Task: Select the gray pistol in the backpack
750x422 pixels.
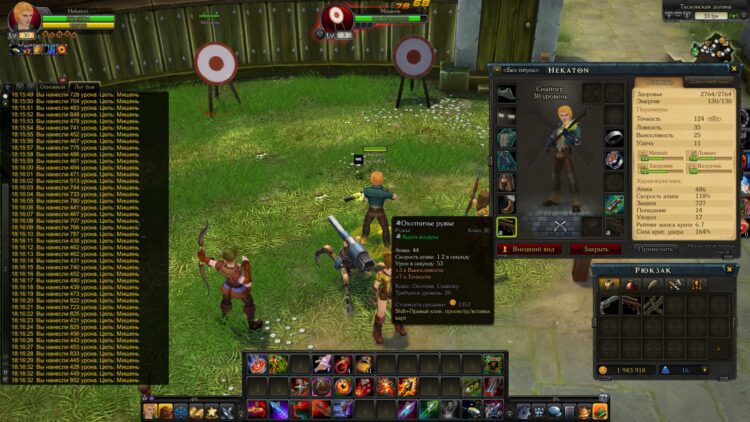Action: click(x=609, y=305)
